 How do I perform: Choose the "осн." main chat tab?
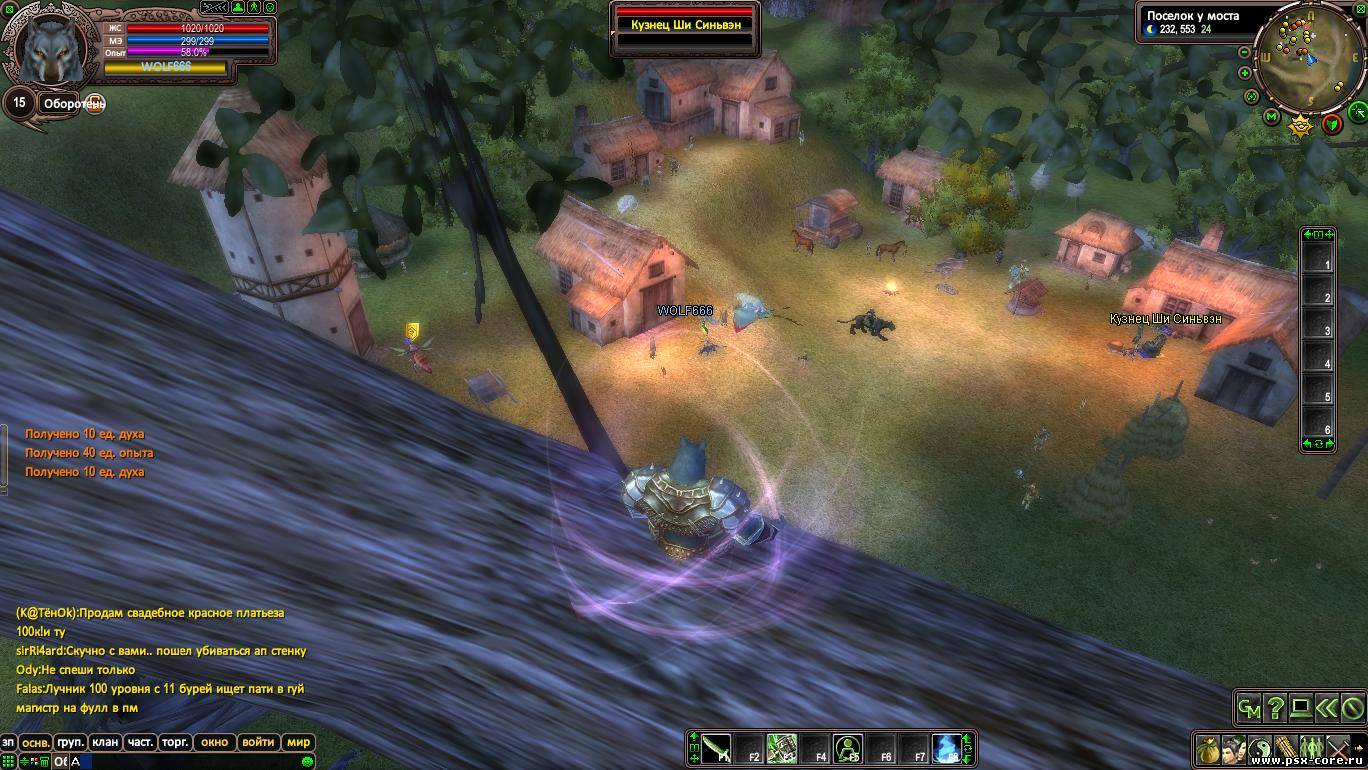click(x=36, y=743)
